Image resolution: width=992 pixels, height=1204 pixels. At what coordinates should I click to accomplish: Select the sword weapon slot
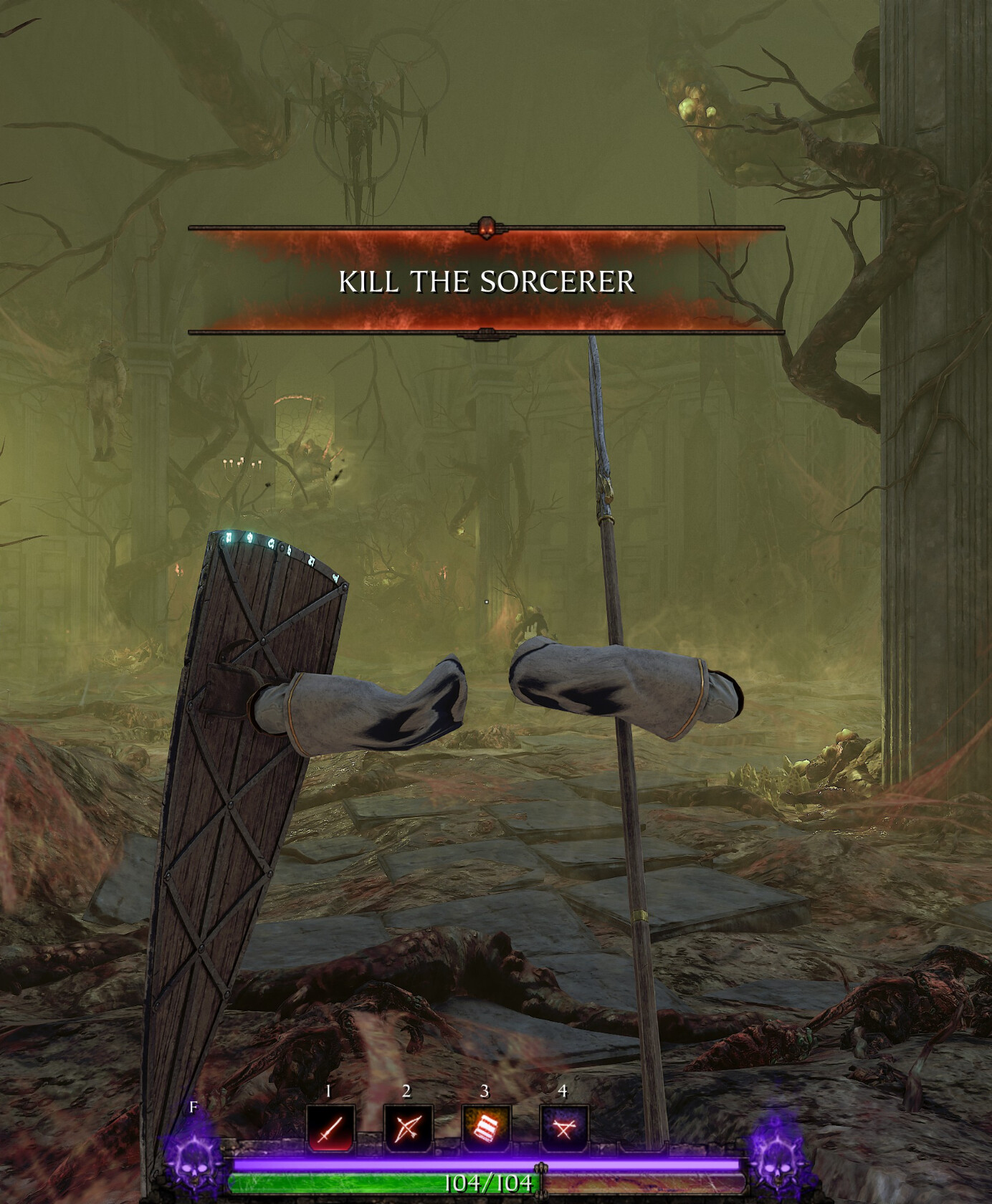330,1129
